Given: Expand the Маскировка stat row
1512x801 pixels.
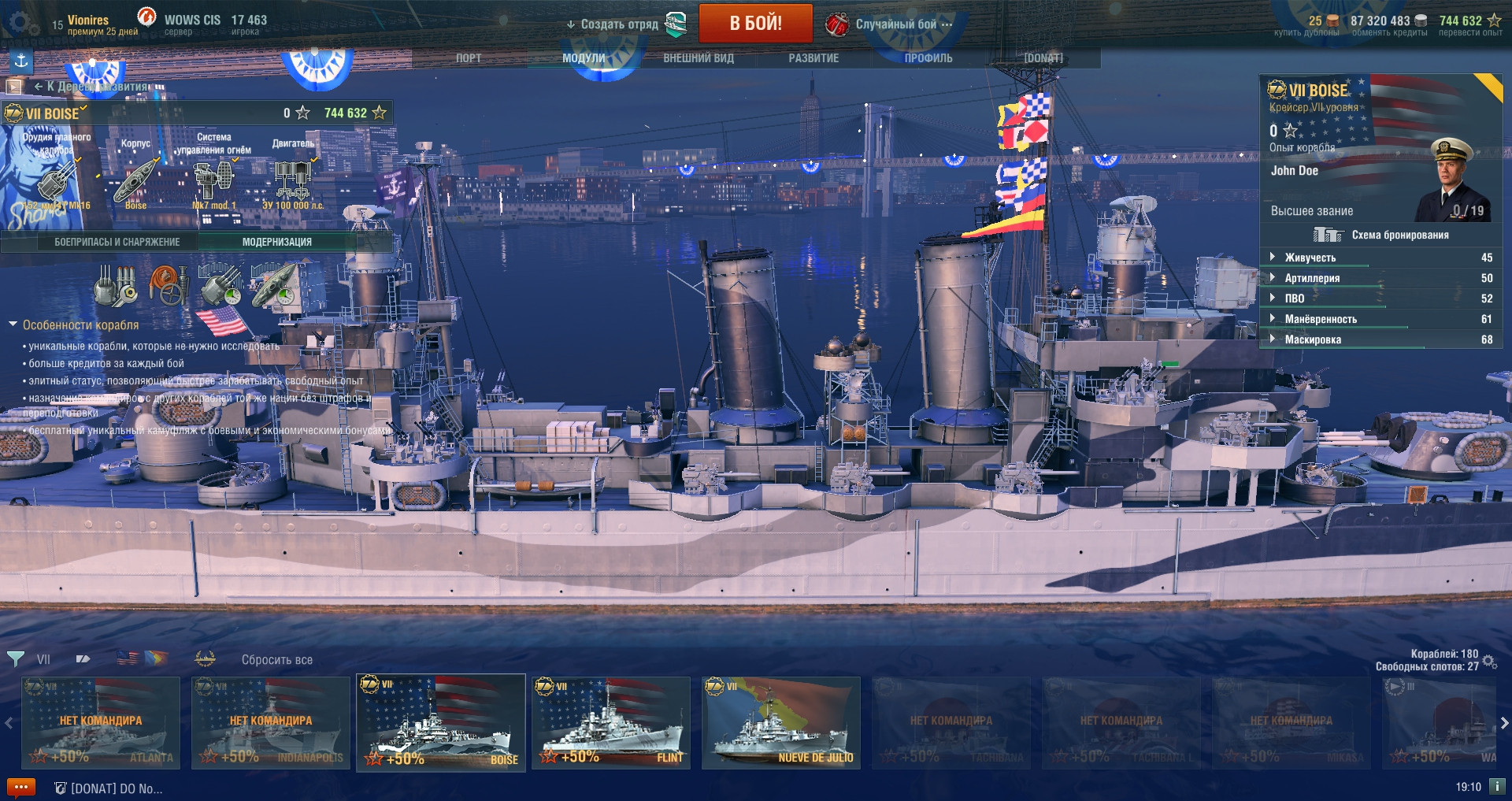Looking at the screenshot, I should click(x=1312, y=339).
